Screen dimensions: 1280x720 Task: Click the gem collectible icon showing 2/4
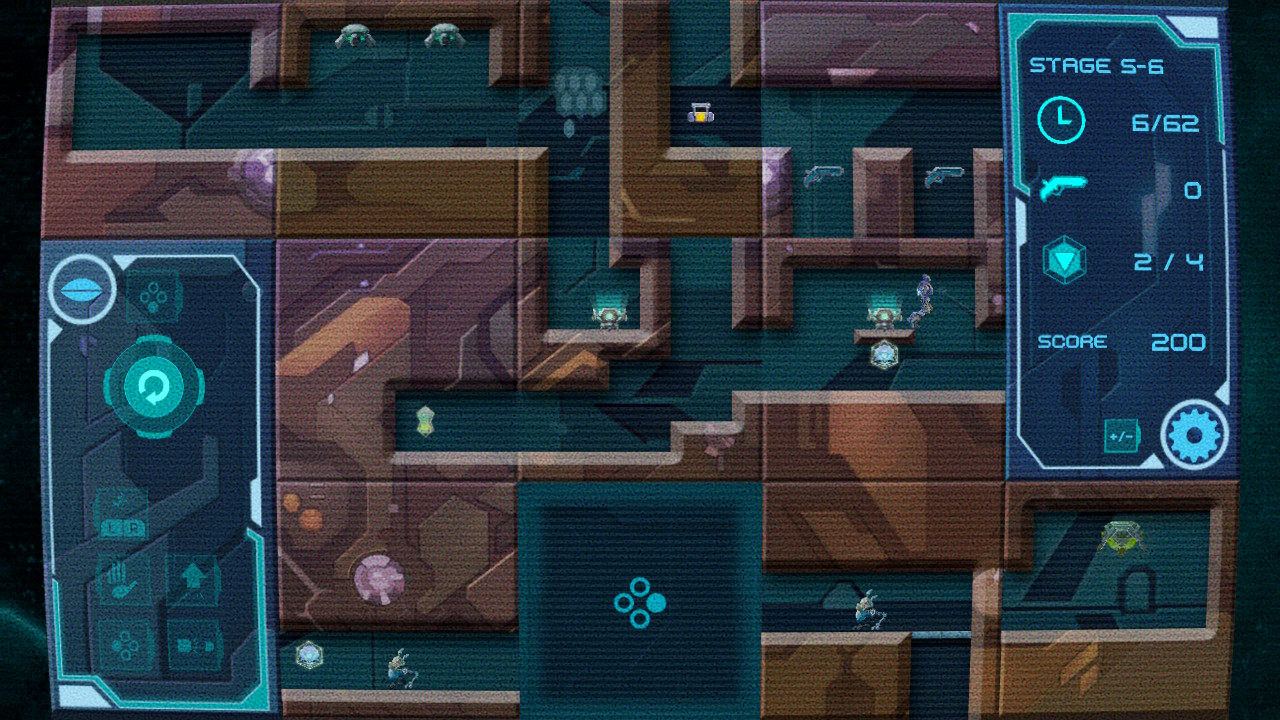pos(1063,257)
